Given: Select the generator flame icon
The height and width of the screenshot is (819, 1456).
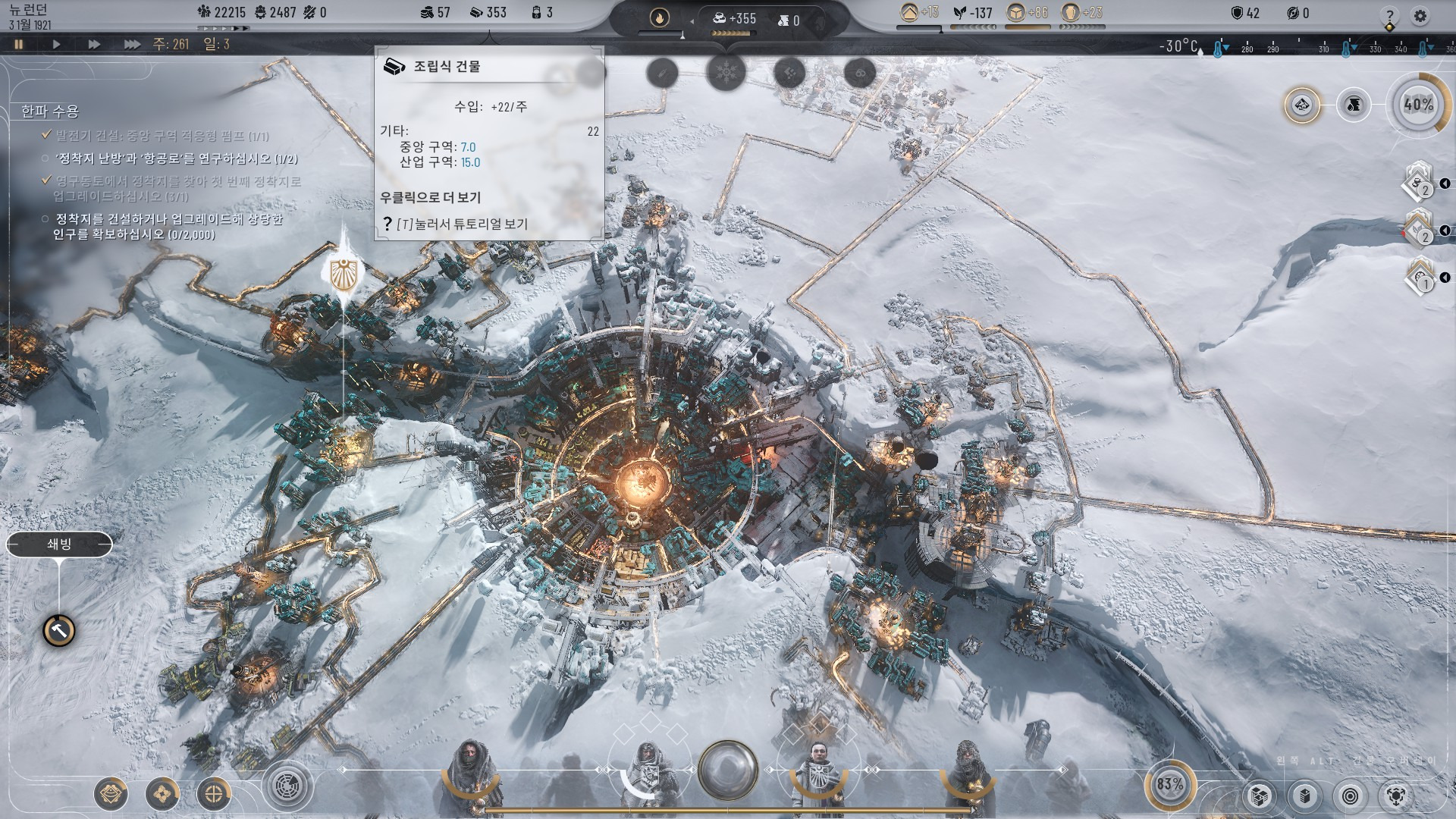Looking at the screenshot, I should pyautogui.click(x=659, y=17).
